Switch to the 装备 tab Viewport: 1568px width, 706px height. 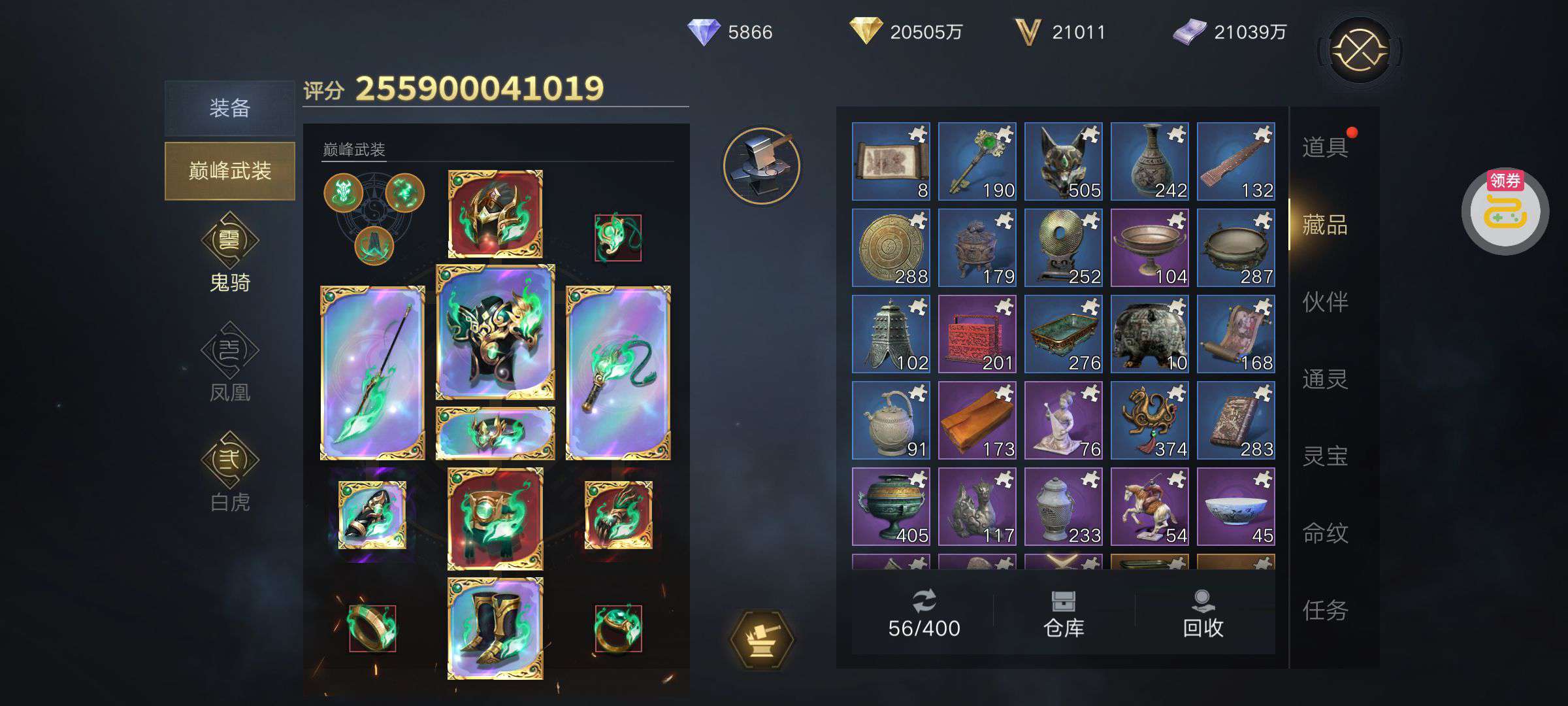(x=229, y=108)
